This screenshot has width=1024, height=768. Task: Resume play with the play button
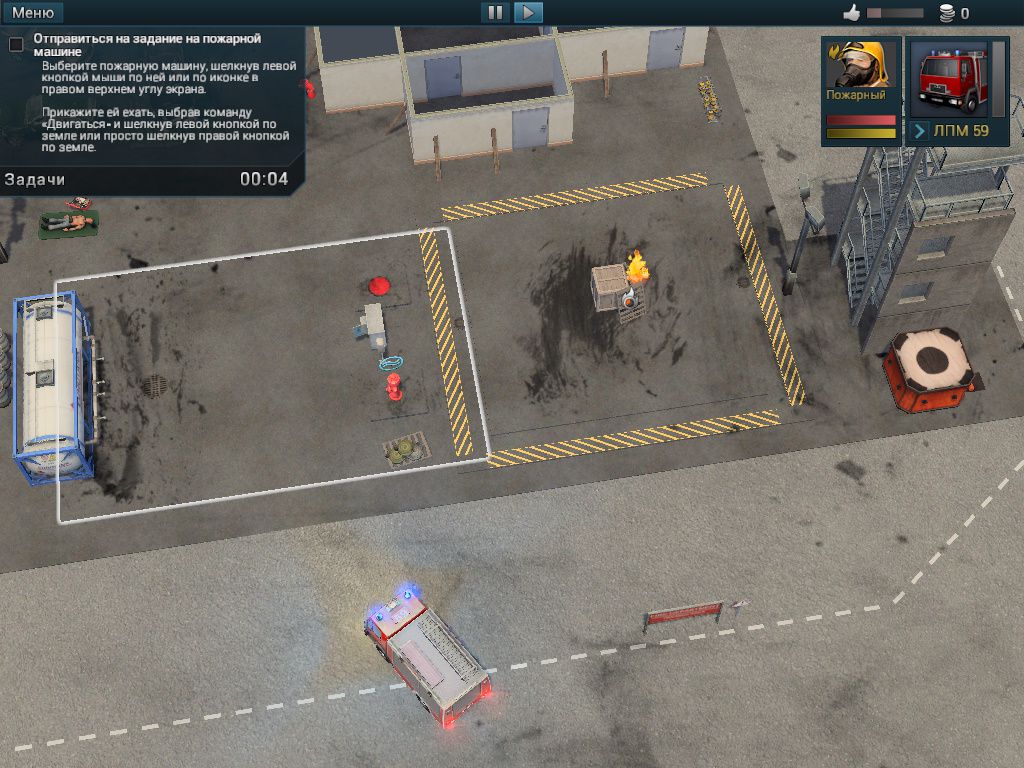528,13
